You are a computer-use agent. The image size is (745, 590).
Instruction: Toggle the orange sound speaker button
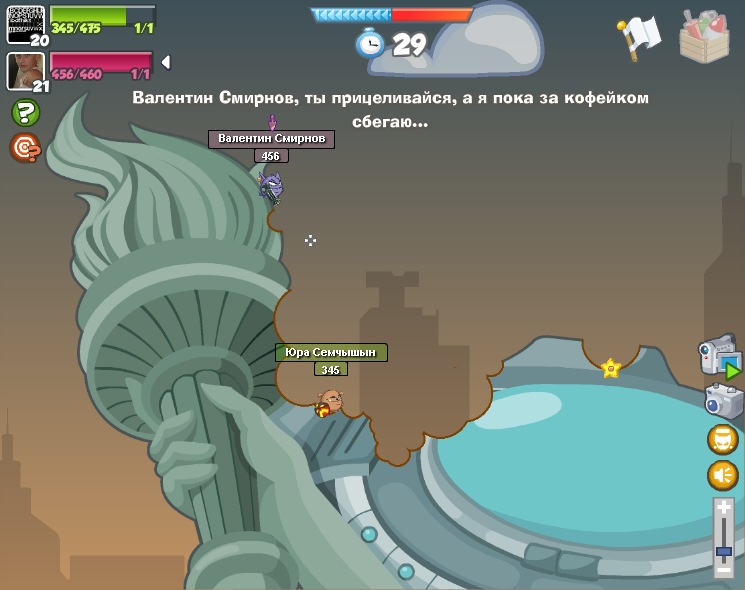[x=723, y=475]
